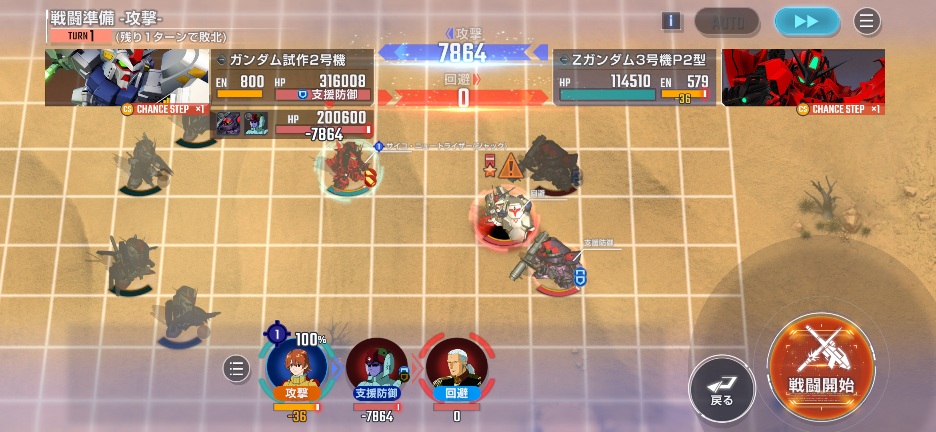This screenshot has width=936, height=432.
Task: View the ガンダム試作2号機 unit portrait
Action: (126, 77)
